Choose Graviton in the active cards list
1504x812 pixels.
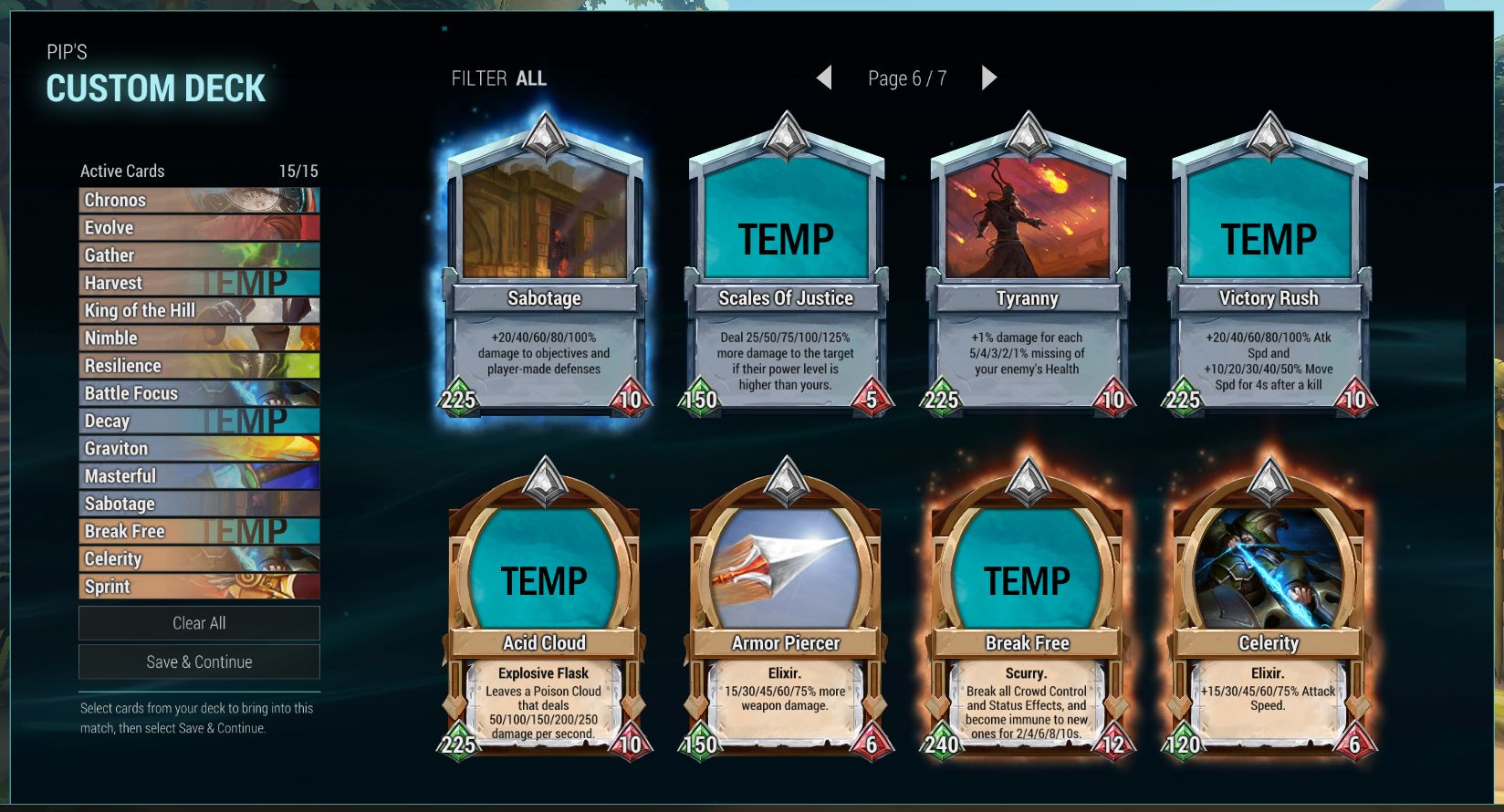tap(199, 449)
